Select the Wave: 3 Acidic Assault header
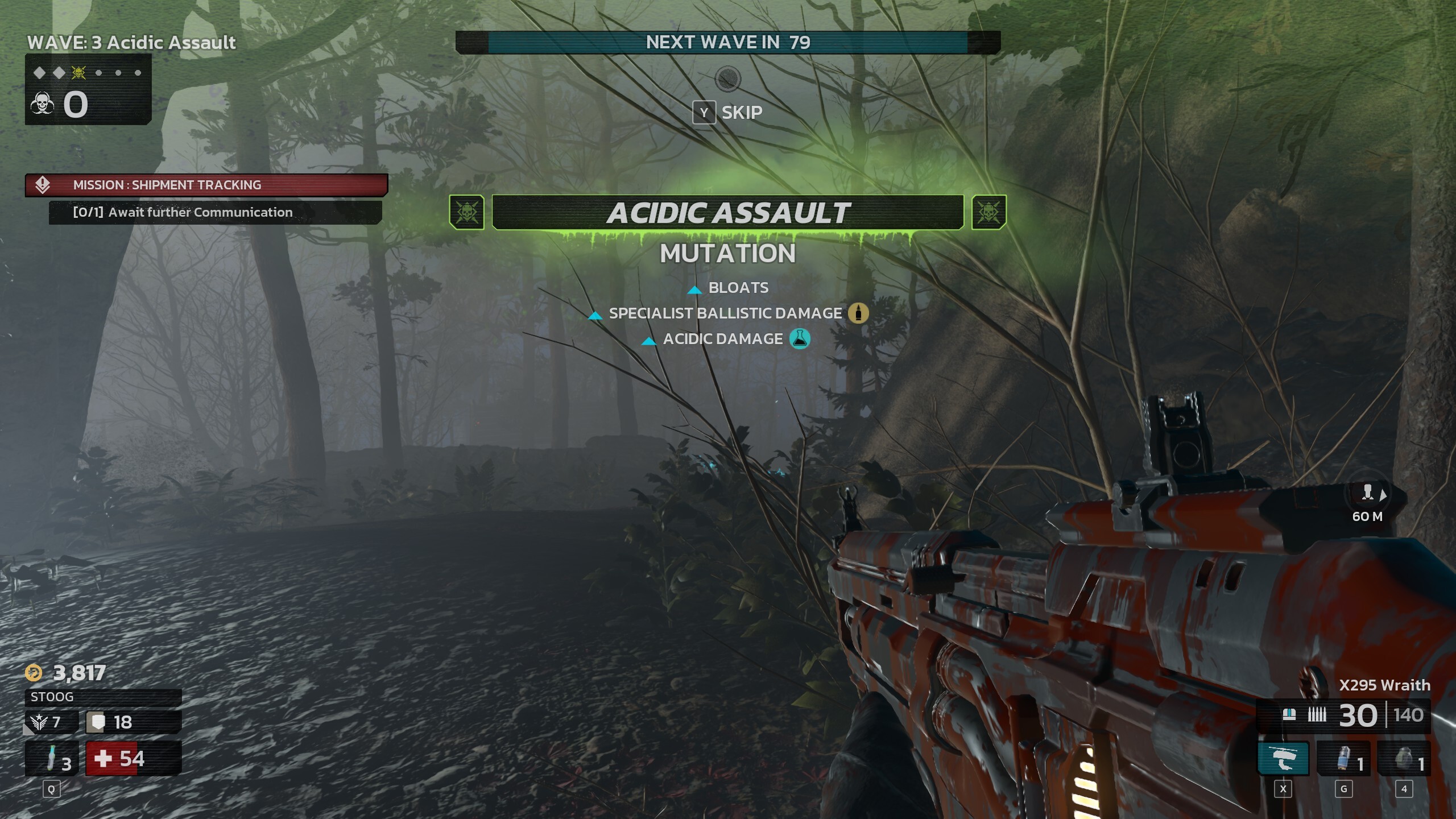Viewport: 1456px width, 819px height. pos(131,42)
